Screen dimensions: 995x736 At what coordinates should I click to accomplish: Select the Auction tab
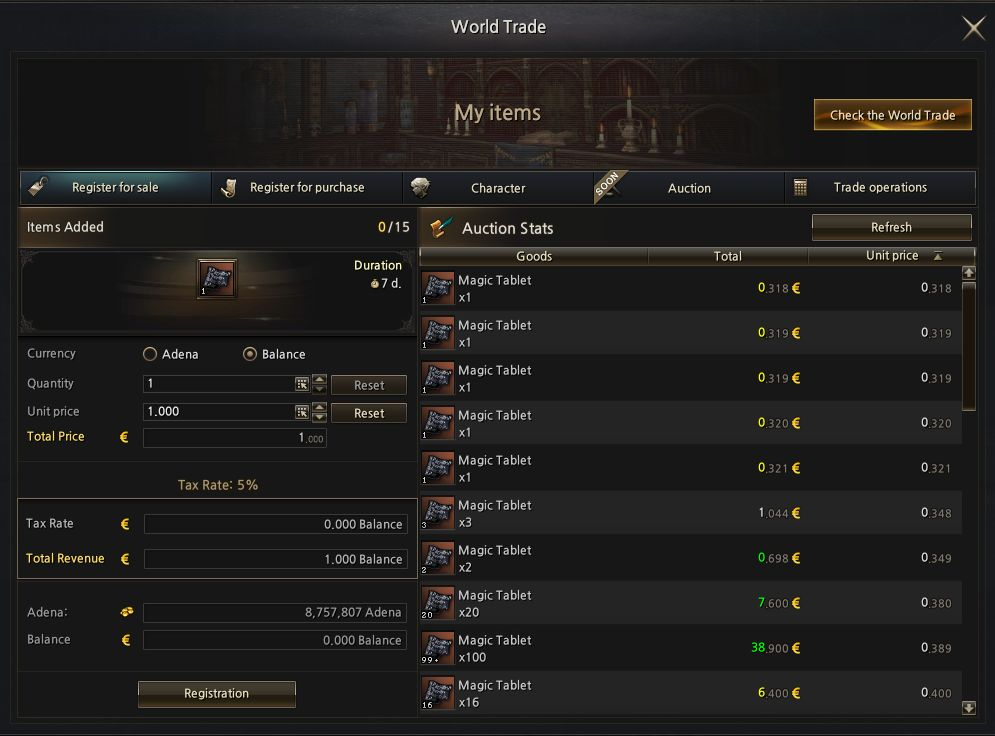(x=689, y=188)
